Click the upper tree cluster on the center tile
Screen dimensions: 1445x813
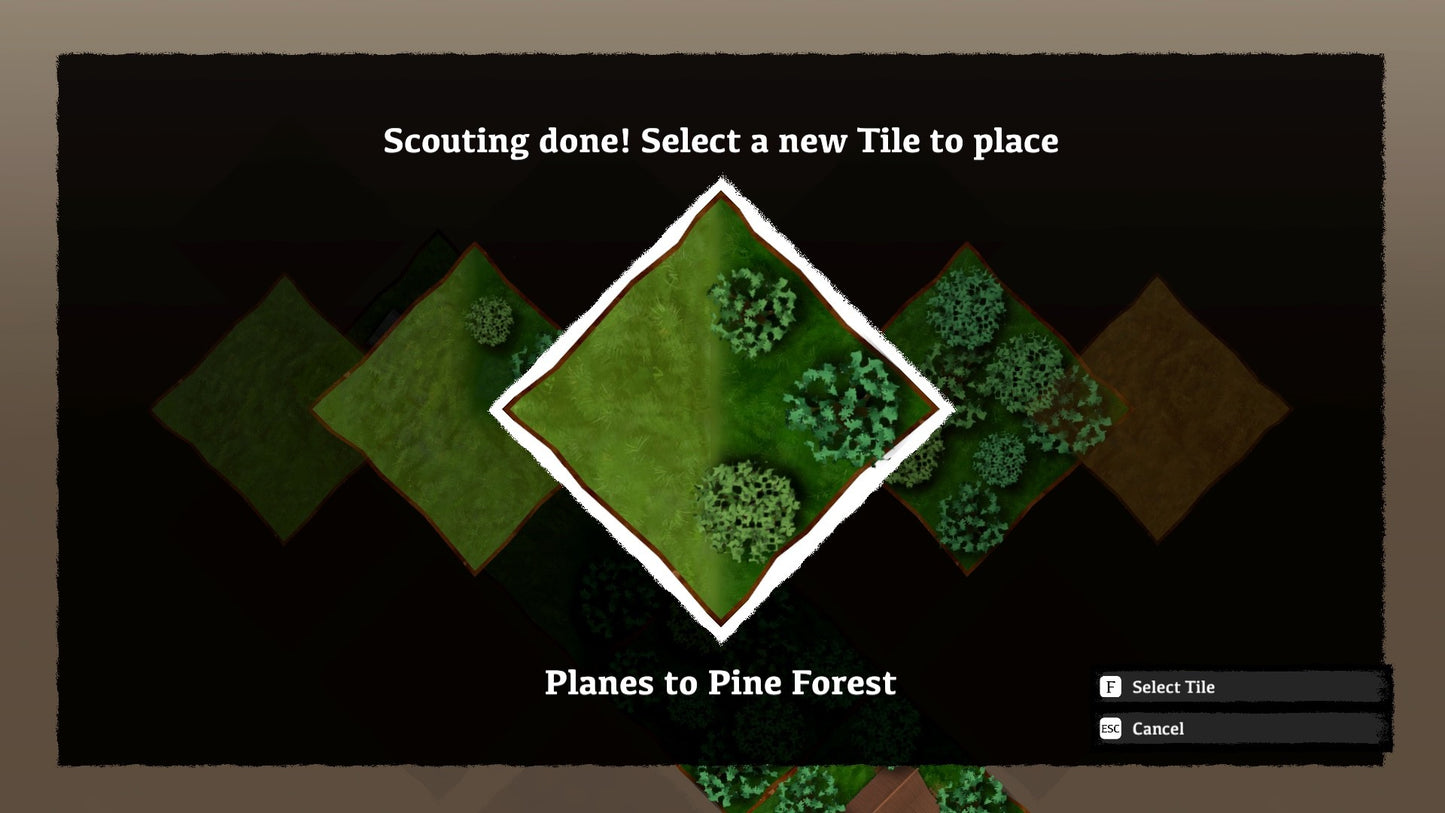[x=750, y=310]
